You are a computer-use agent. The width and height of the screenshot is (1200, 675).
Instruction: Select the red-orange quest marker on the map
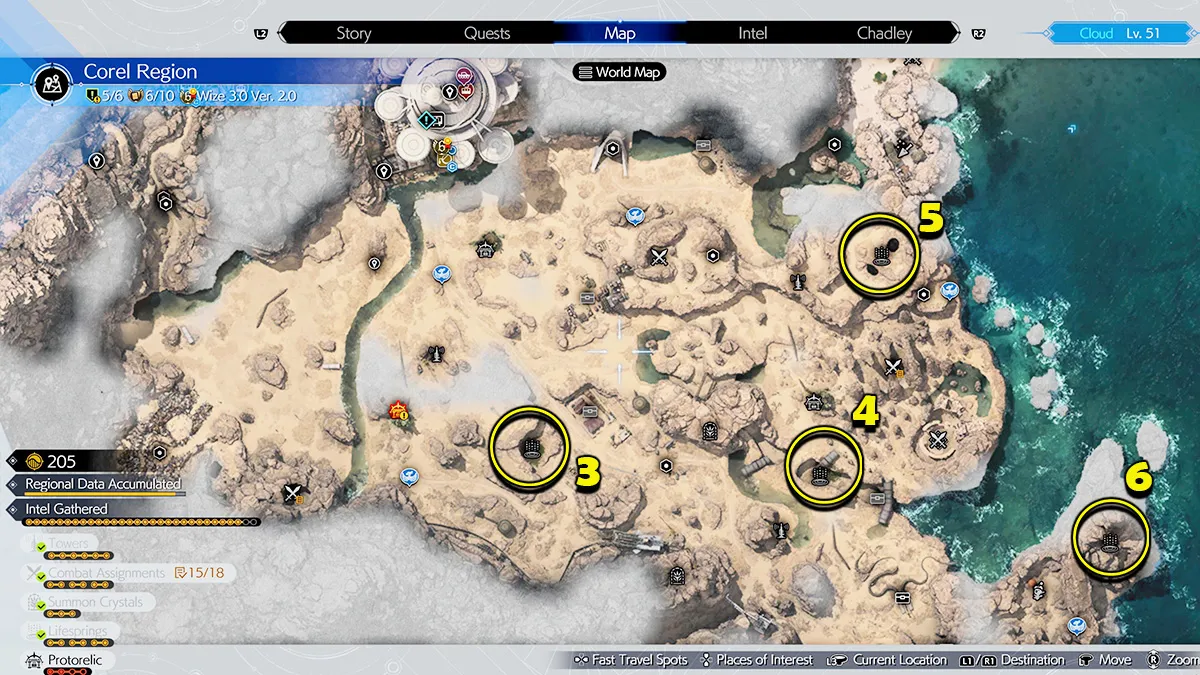398,410
